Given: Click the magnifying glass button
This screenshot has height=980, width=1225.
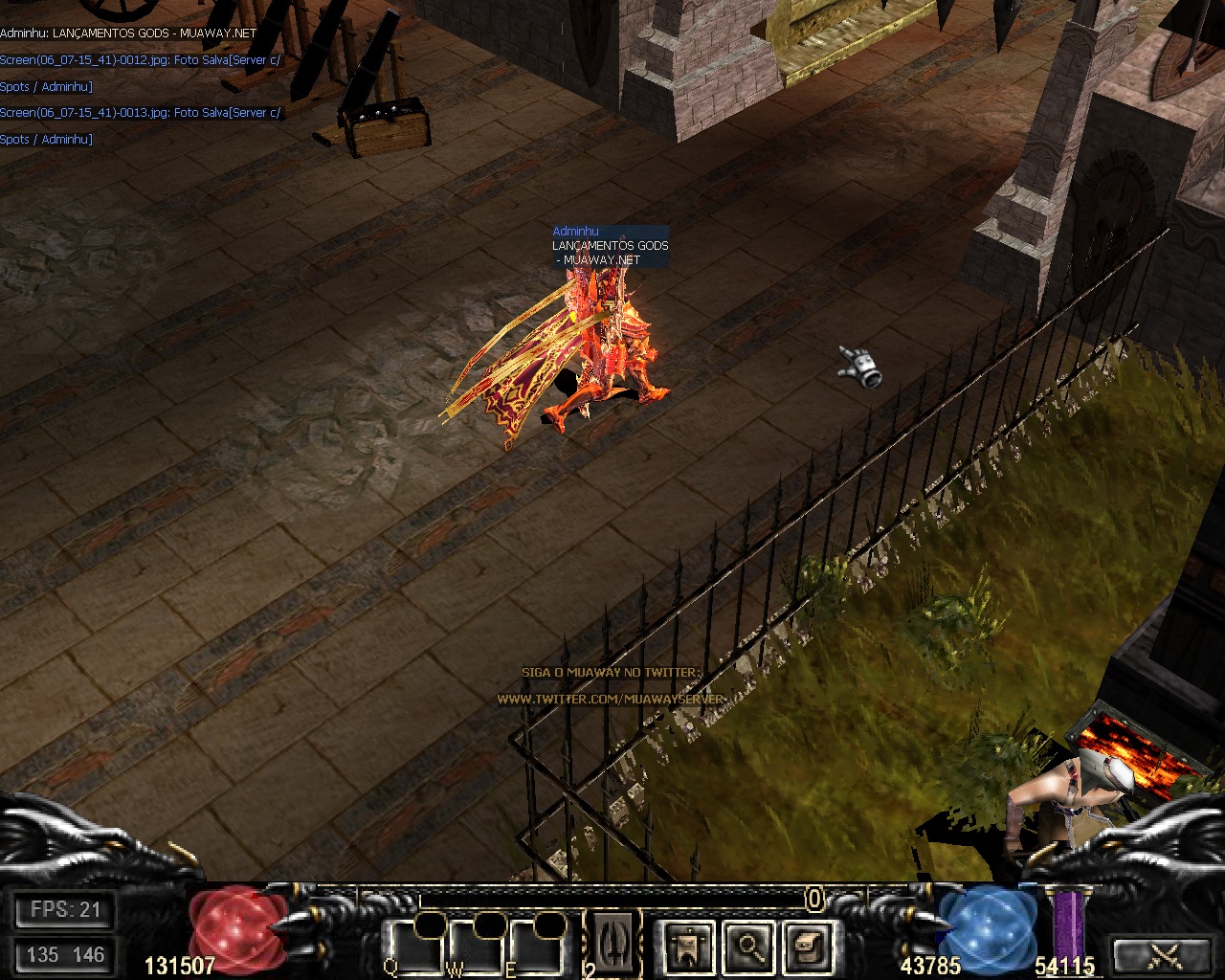Looking at the screenshot, I should pos(749,947).
